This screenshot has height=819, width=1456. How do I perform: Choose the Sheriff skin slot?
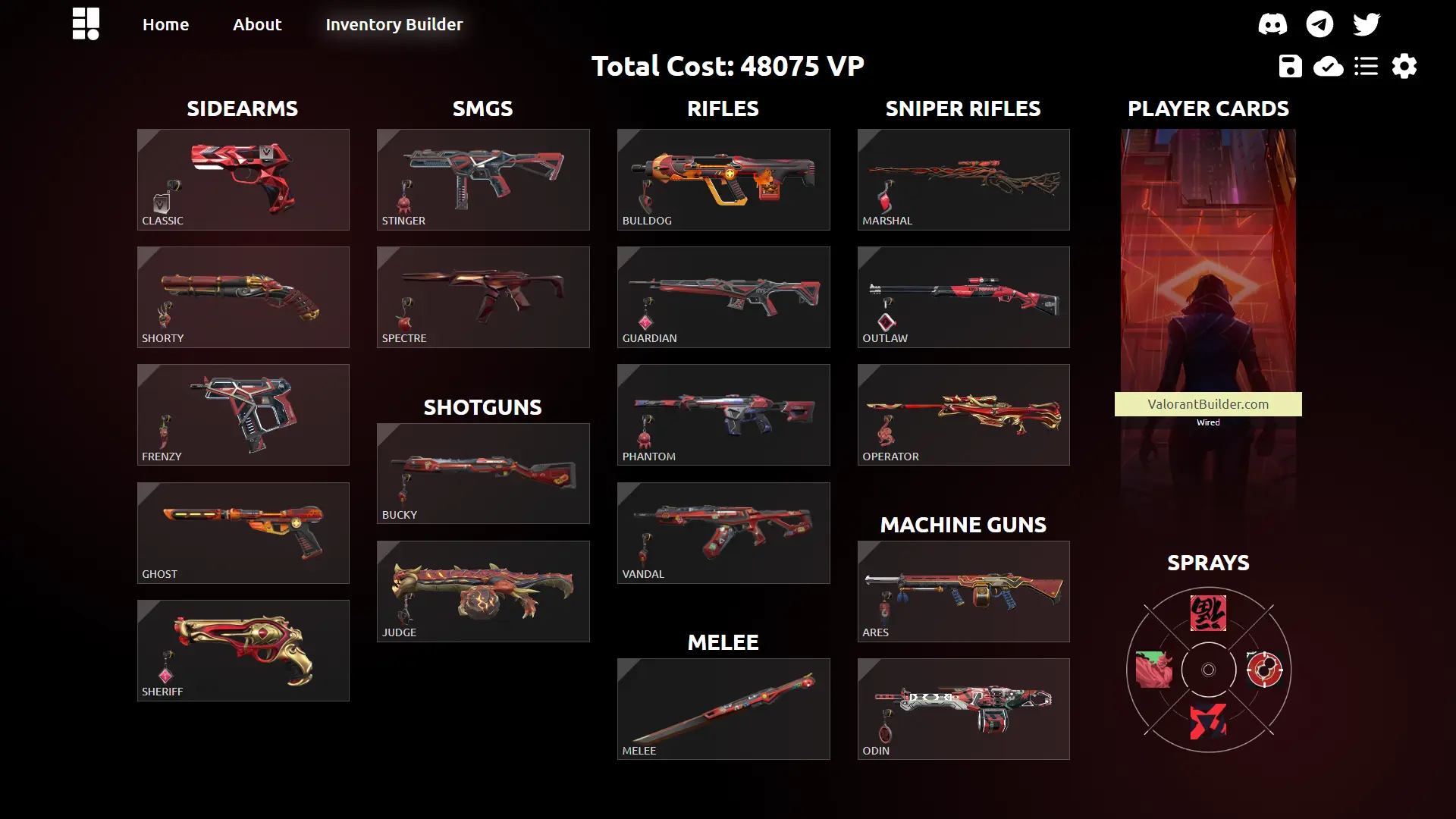click(x=243, y=651)
